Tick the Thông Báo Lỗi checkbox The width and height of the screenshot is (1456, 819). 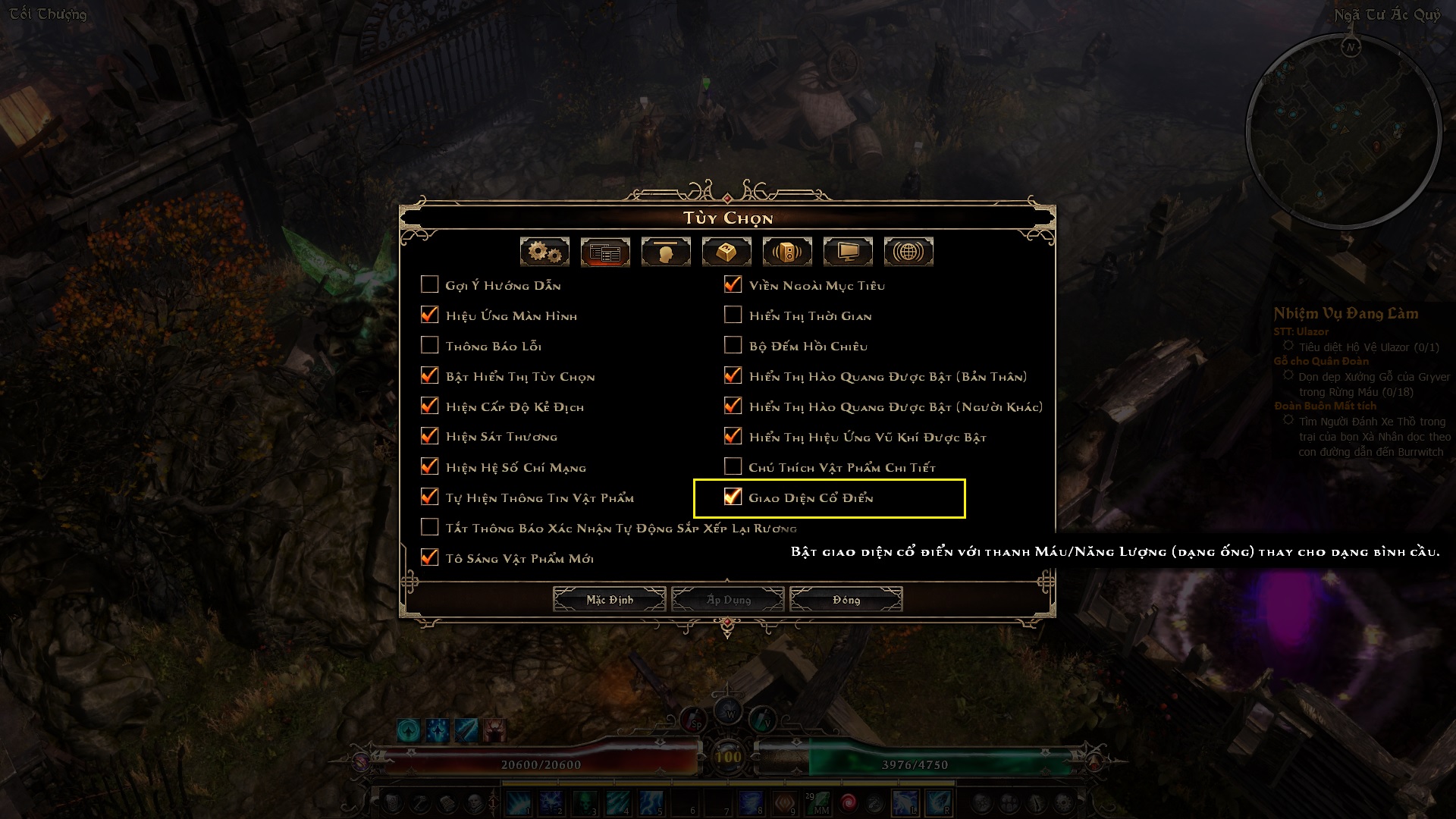(x=430, y=345)
